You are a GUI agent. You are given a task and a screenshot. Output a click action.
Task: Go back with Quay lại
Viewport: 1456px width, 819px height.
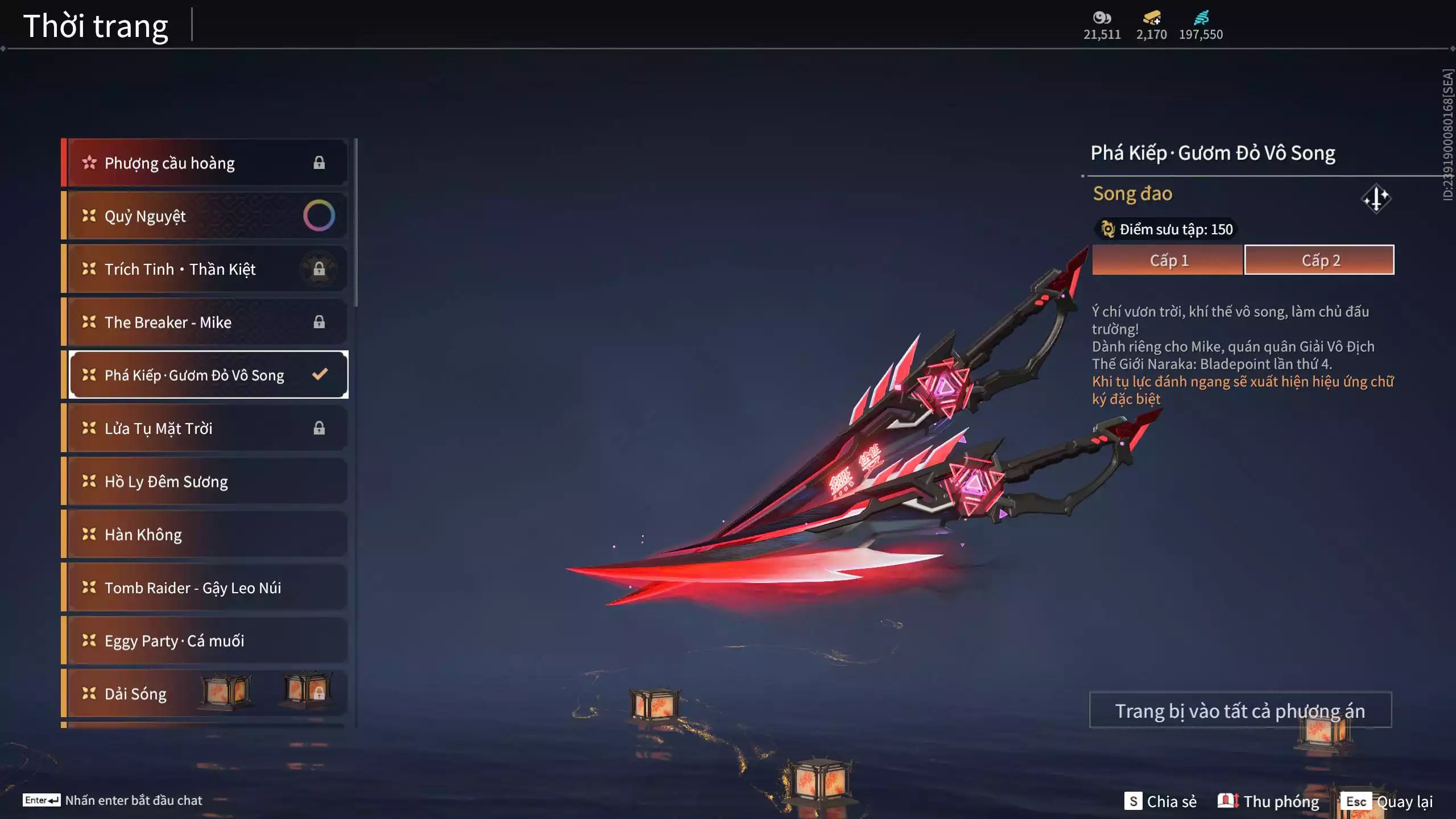tap(1388, 801)
